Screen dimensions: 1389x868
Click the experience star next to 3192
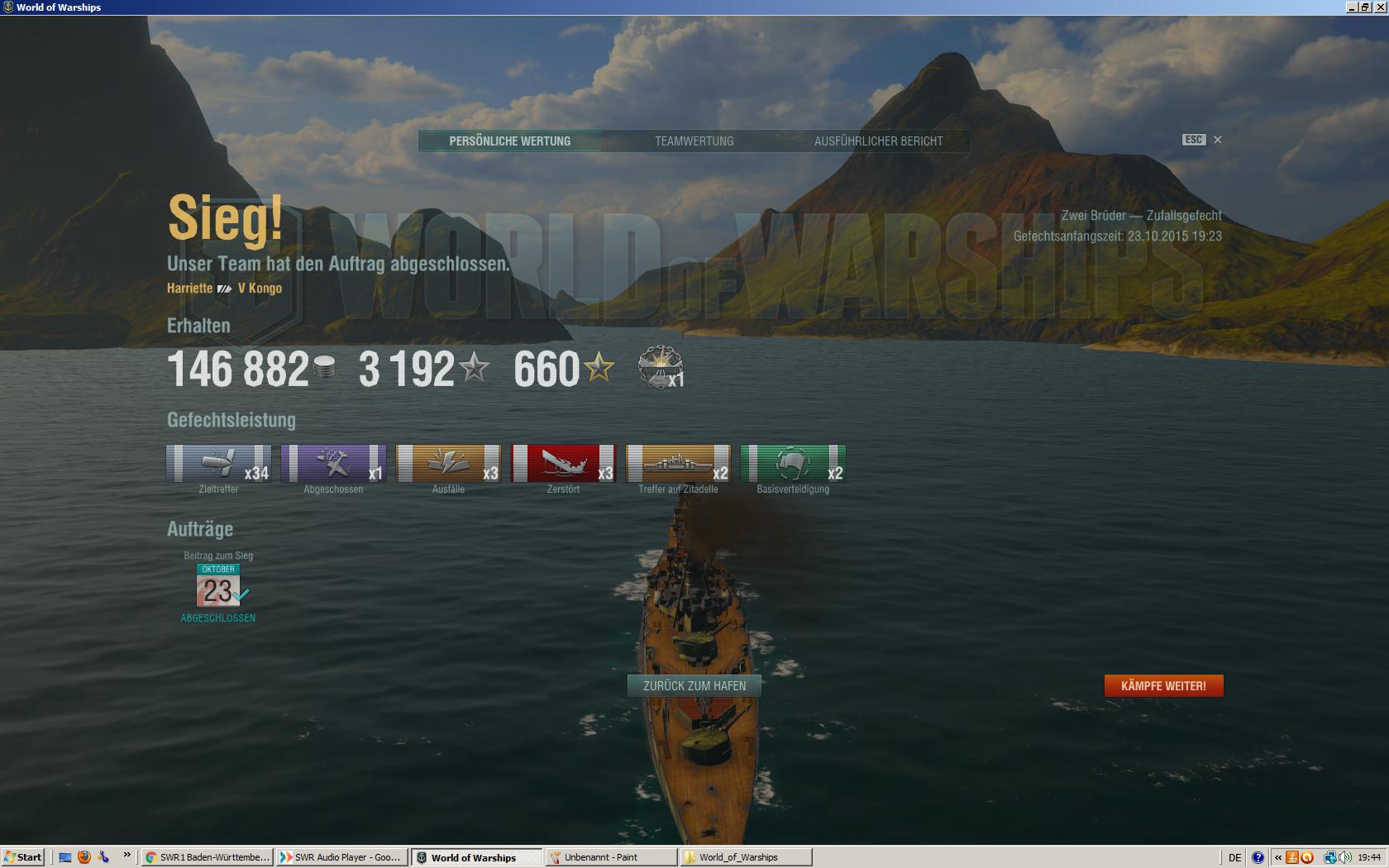point(475,370)
